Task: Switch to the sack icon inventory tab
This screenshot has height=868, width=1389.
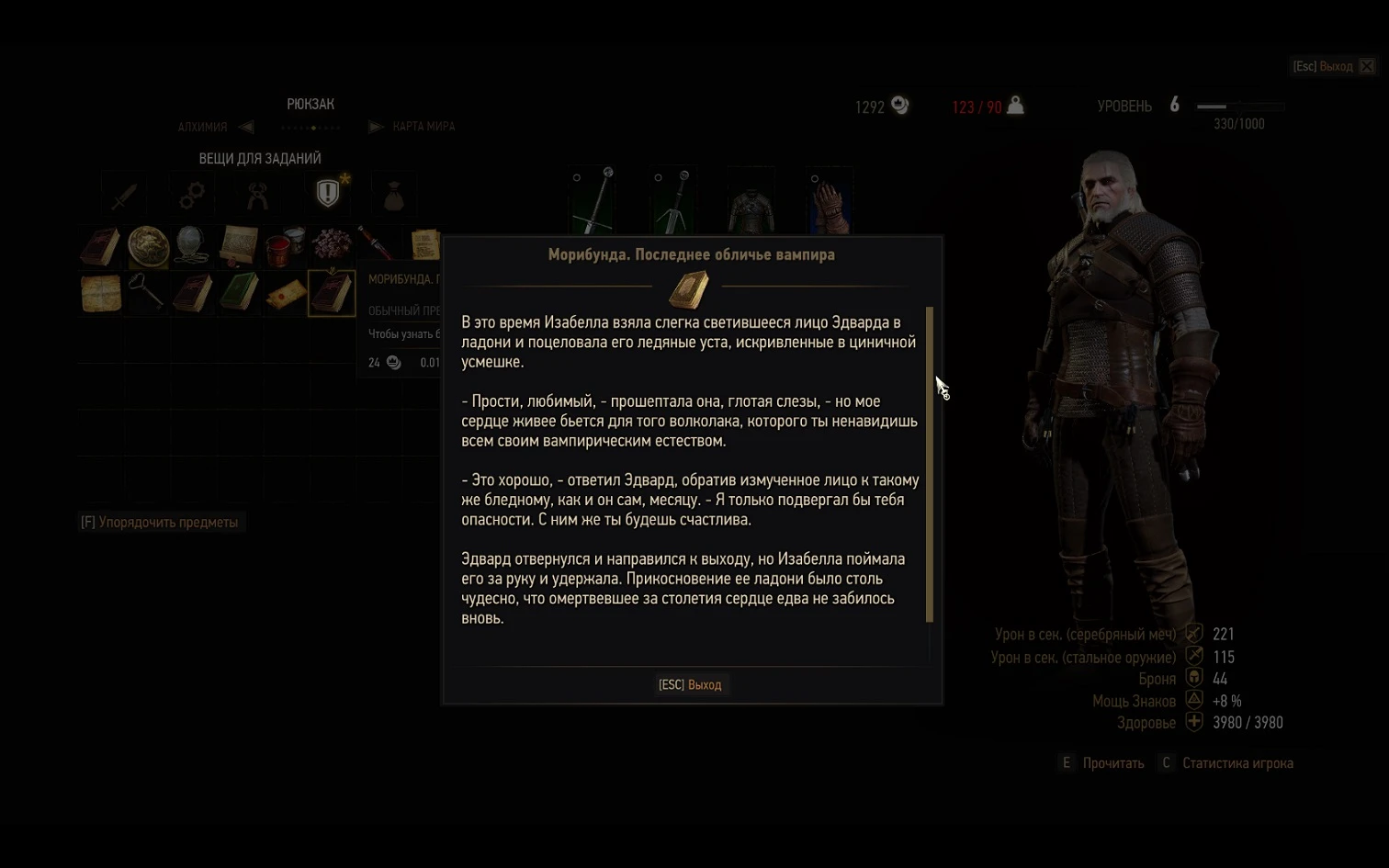Action: pos(393,196)
